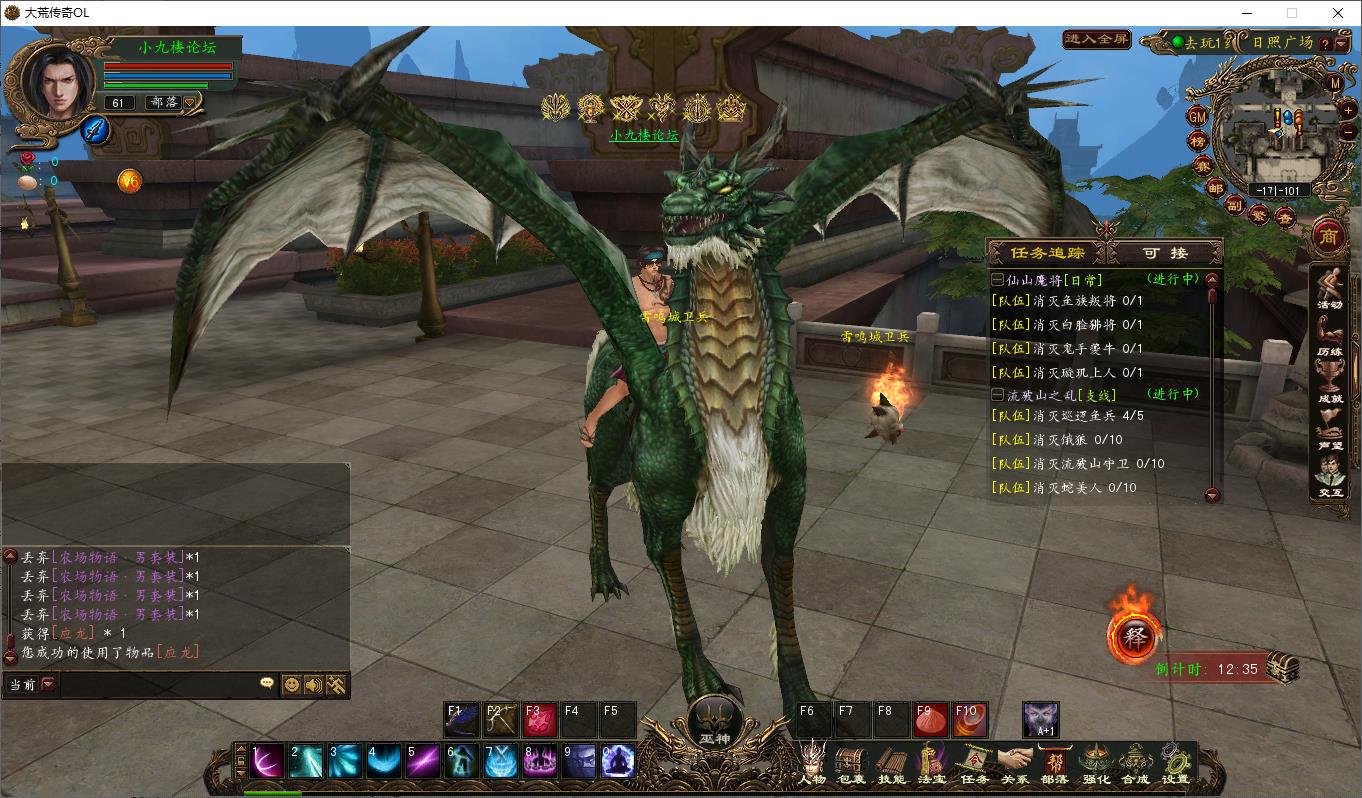Open the 强化 enhancement menu
1362x798 pixels.
tap(1095, 762)
